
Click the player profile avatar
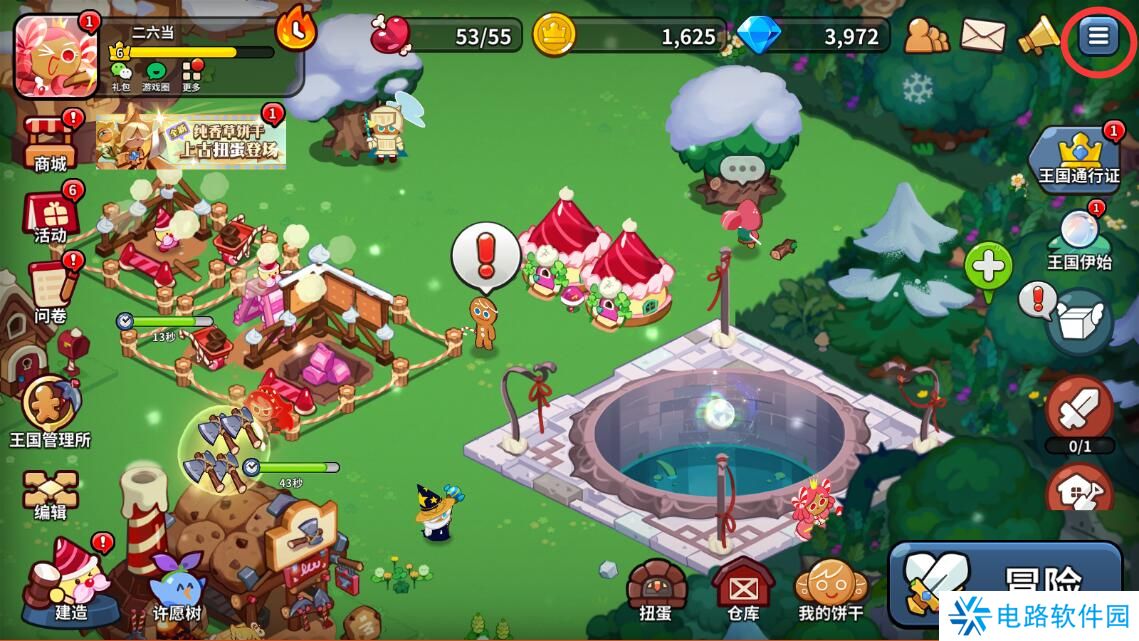point(57,55)
